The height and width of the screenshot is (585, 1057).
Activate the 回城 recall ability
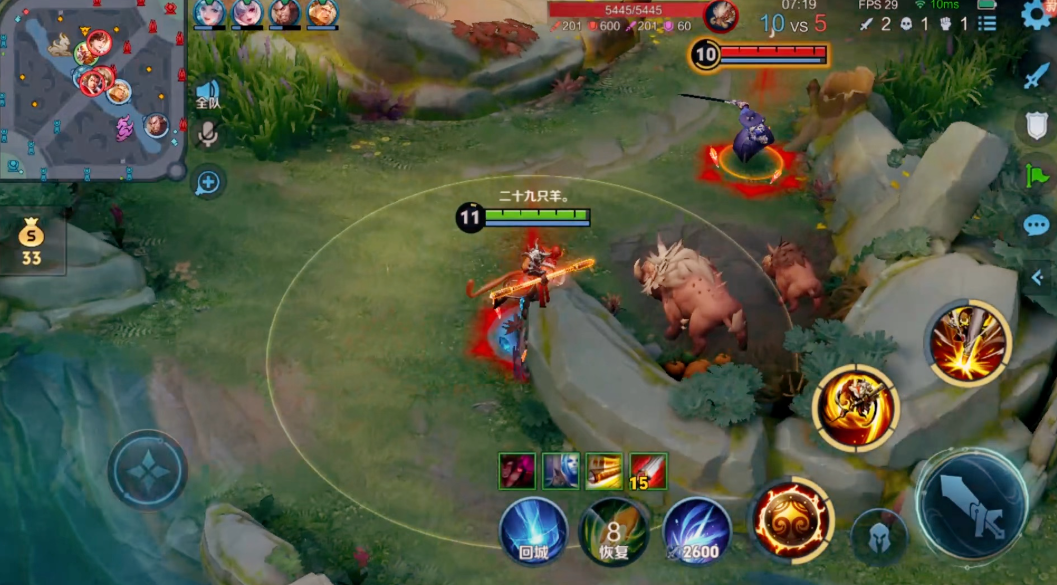(x=533, y=530)
